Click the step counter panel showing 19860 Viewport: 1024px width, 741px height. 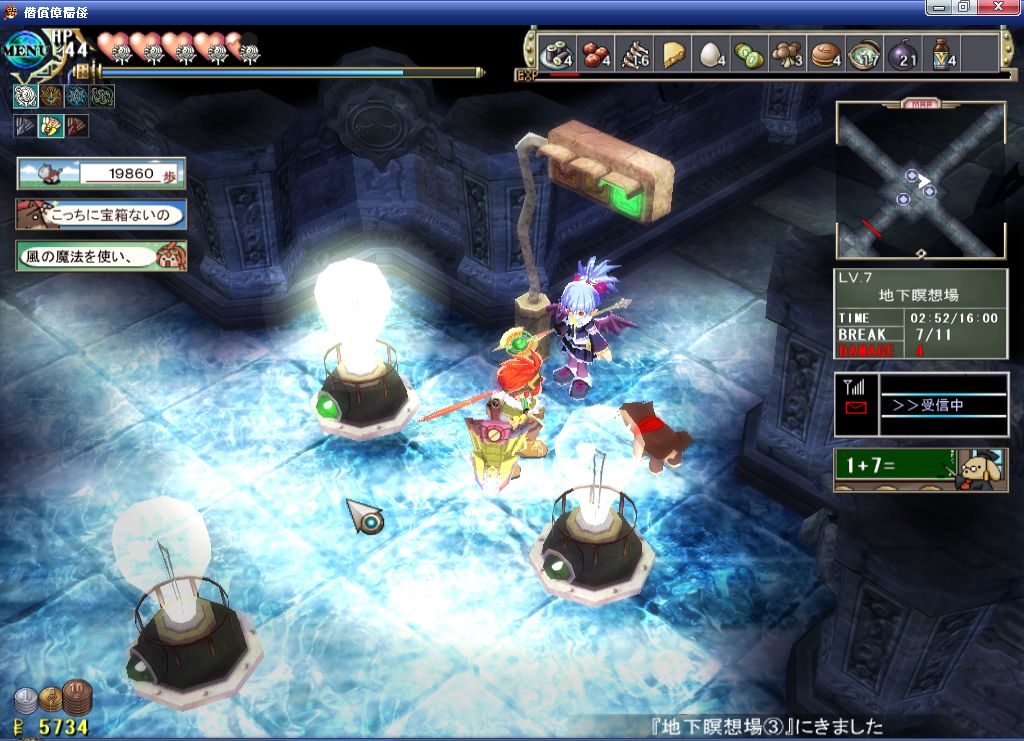point(101,173)
